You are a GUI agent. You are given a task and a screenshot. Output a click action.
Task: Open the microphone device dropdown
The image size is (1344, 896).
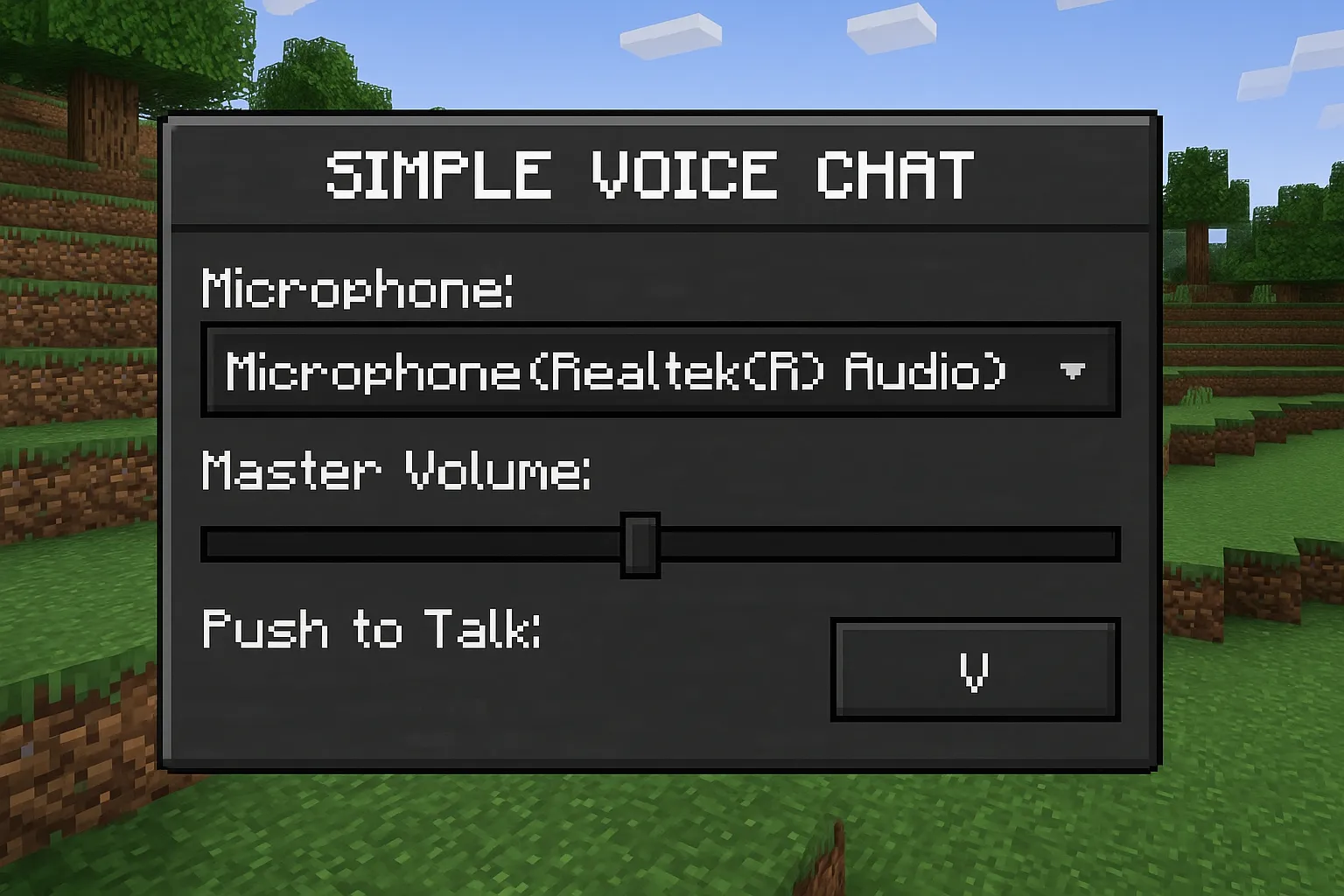click(x=661, y=370)
